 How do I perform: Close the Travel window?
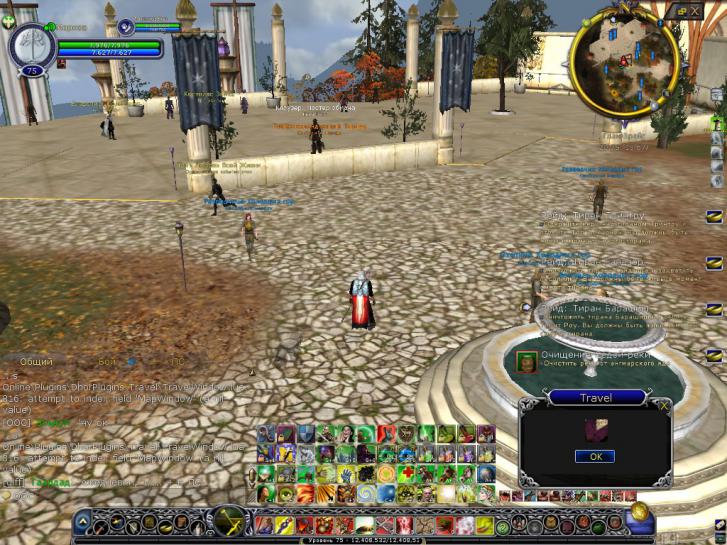[x=665, y=406]
